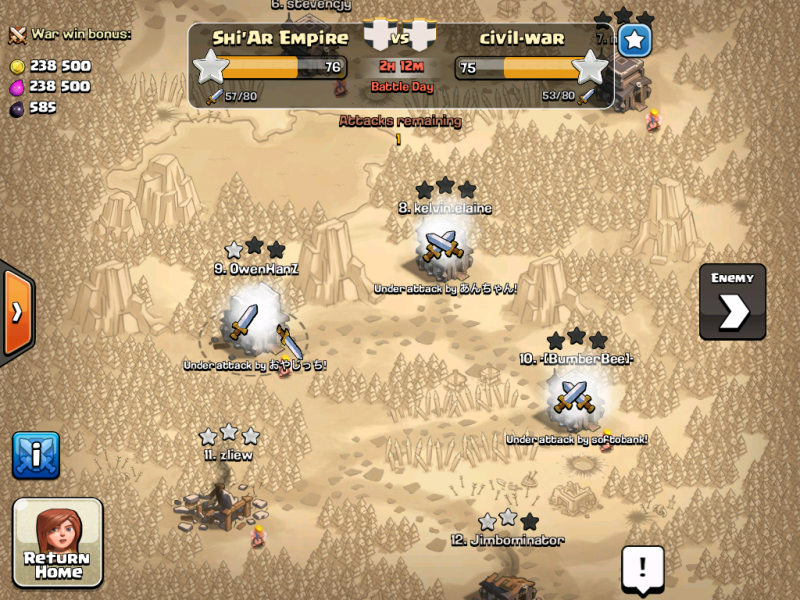Open the blue info button

coord(36,456)
